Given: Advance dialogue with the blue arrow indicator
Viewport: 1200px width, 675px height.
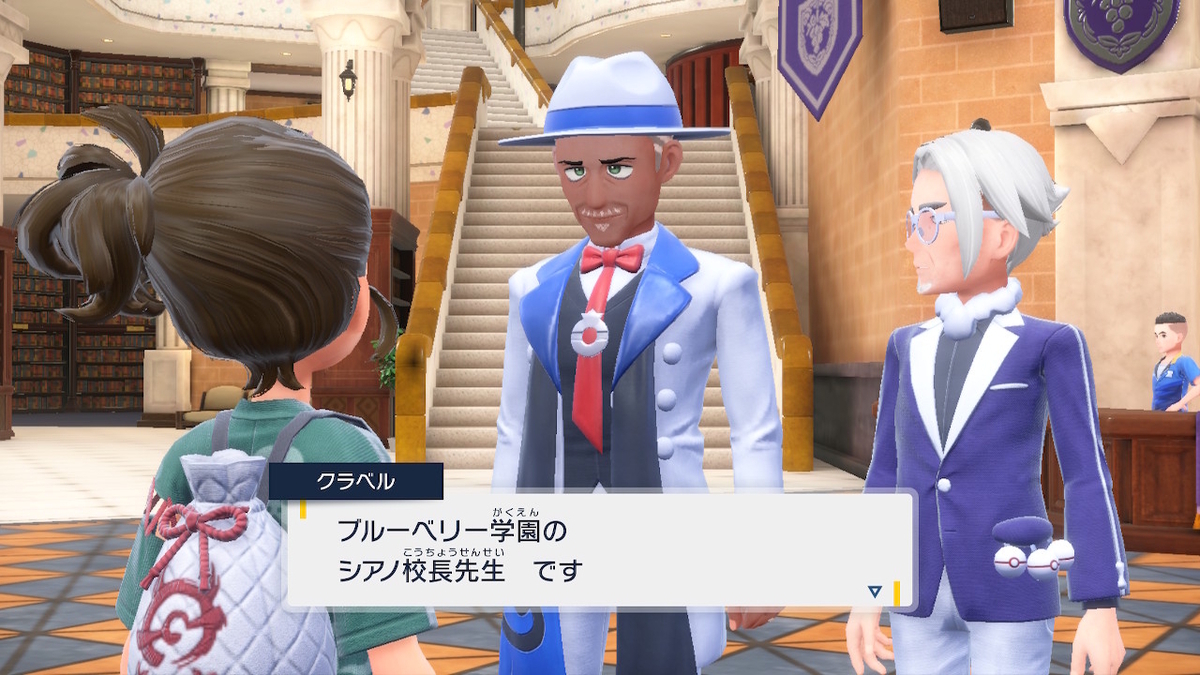Looking at the screenshot, I should click(875, 591).
